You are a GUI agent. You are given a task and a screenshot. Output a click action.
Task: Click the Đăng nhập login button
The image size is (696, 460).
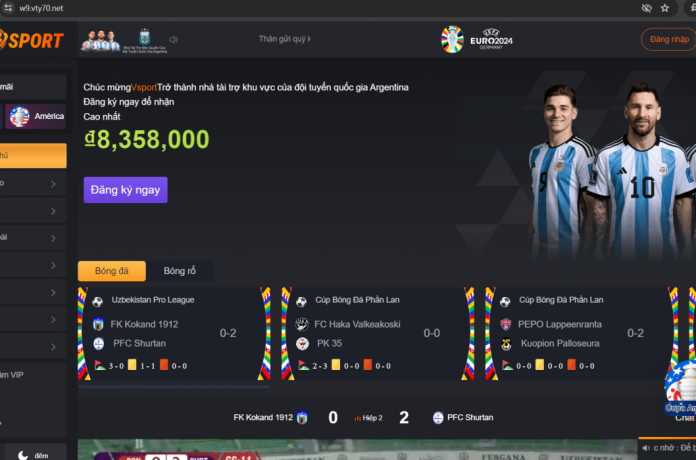point(668,39)
